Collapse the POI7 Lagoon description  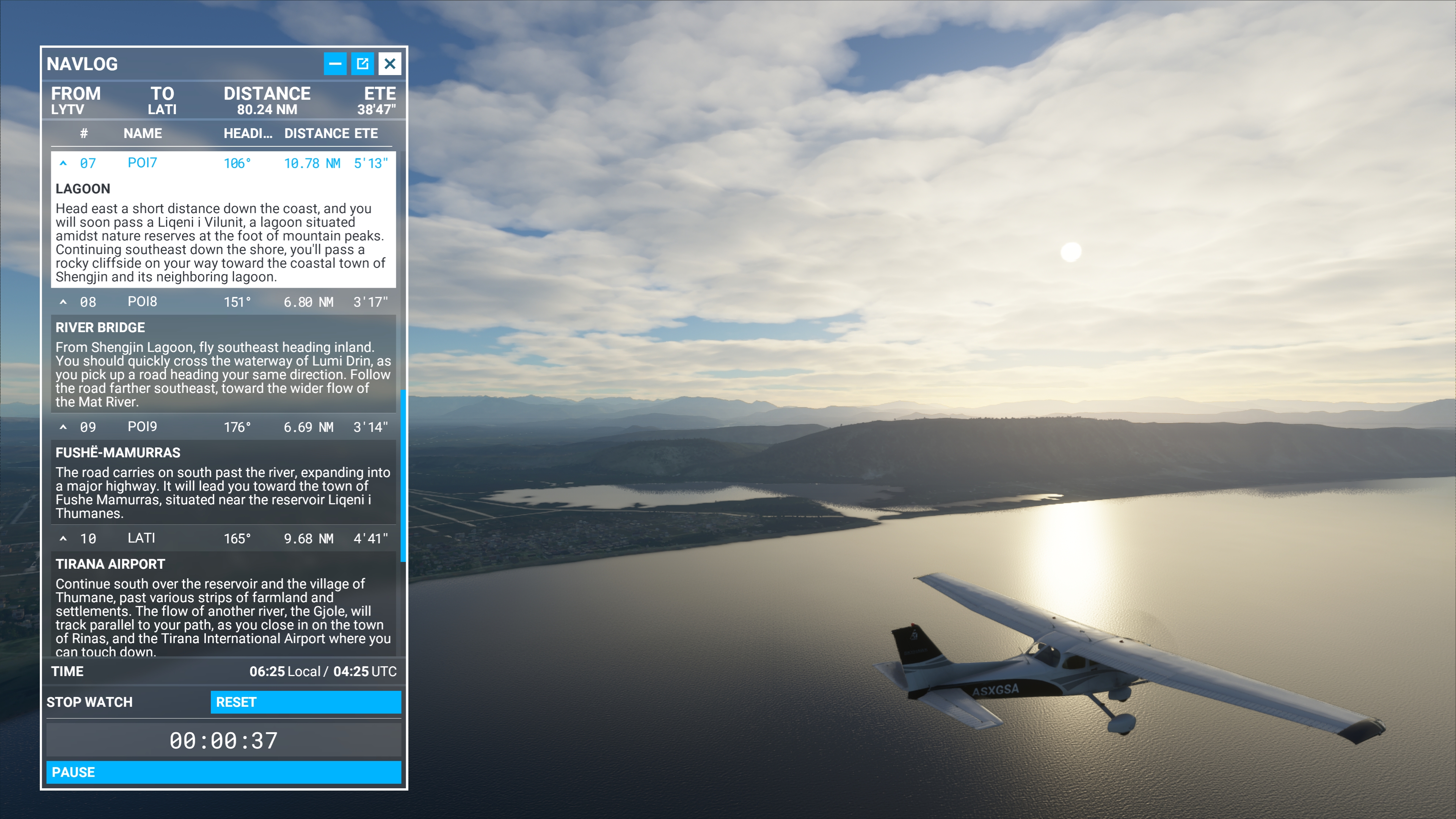[x=64, y=163]
